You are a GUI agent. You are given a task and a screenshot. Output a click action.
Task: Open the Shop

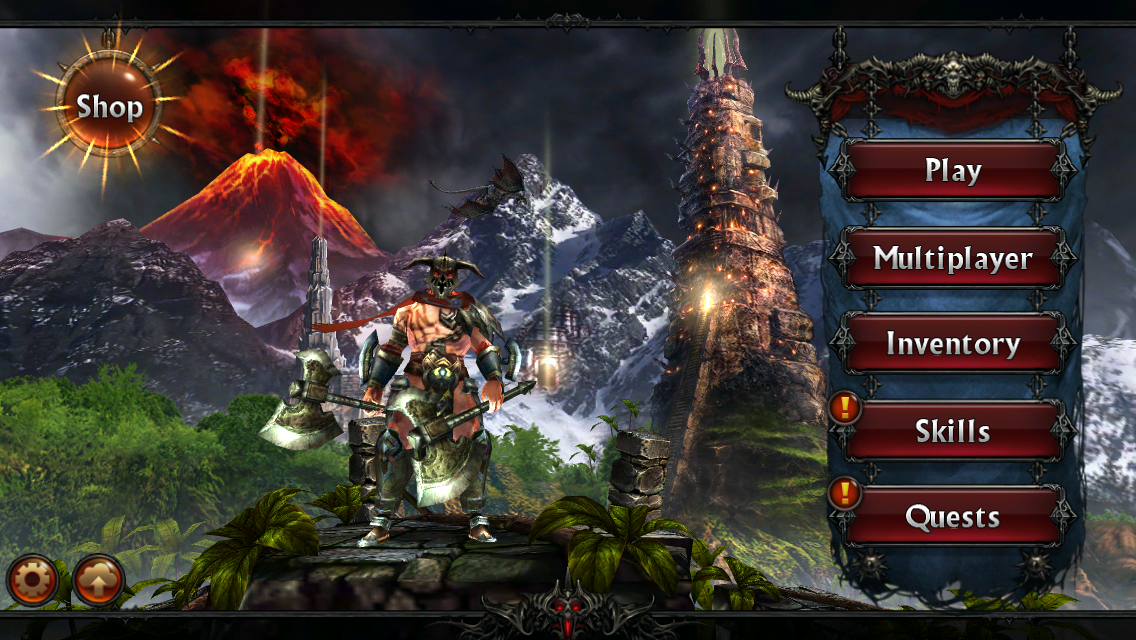point(109,106)
